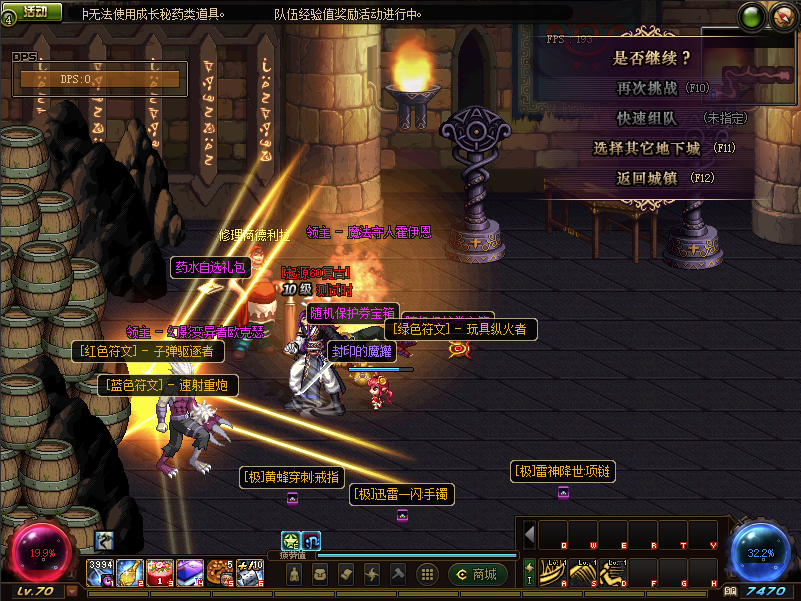Select the purple box quick slot item
Image resolution: width=801 pixels, height=601 pixels.
pos(190,572)
